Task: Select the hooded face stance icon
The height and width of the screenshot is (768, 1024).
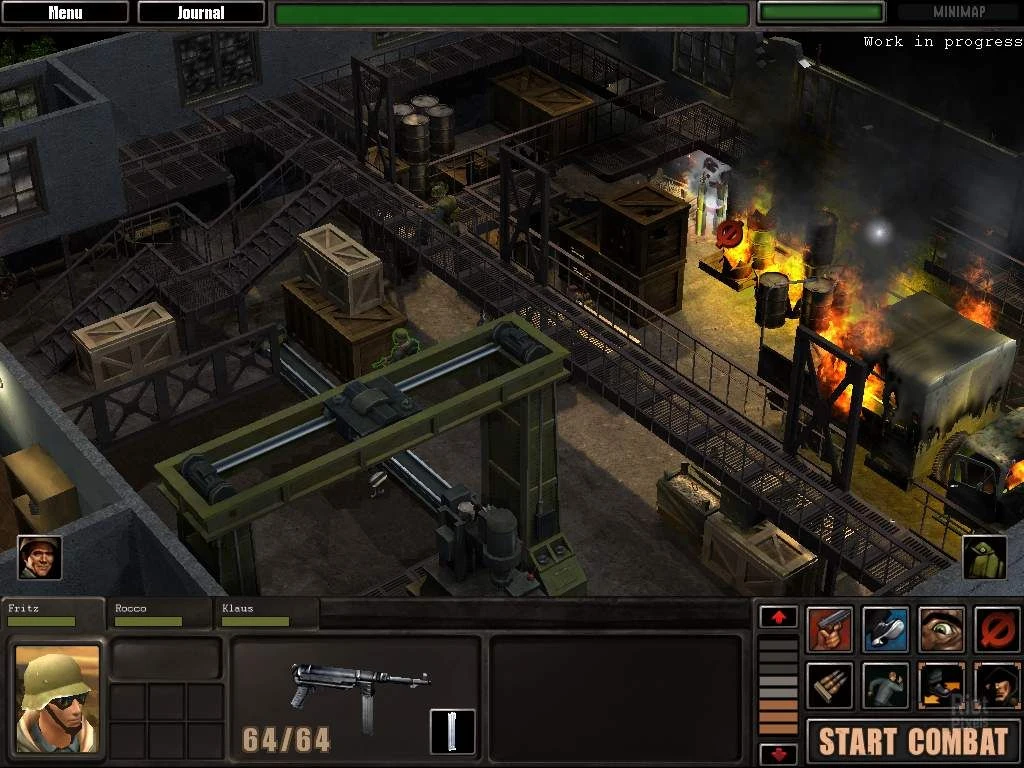Action: pos(996,685)
